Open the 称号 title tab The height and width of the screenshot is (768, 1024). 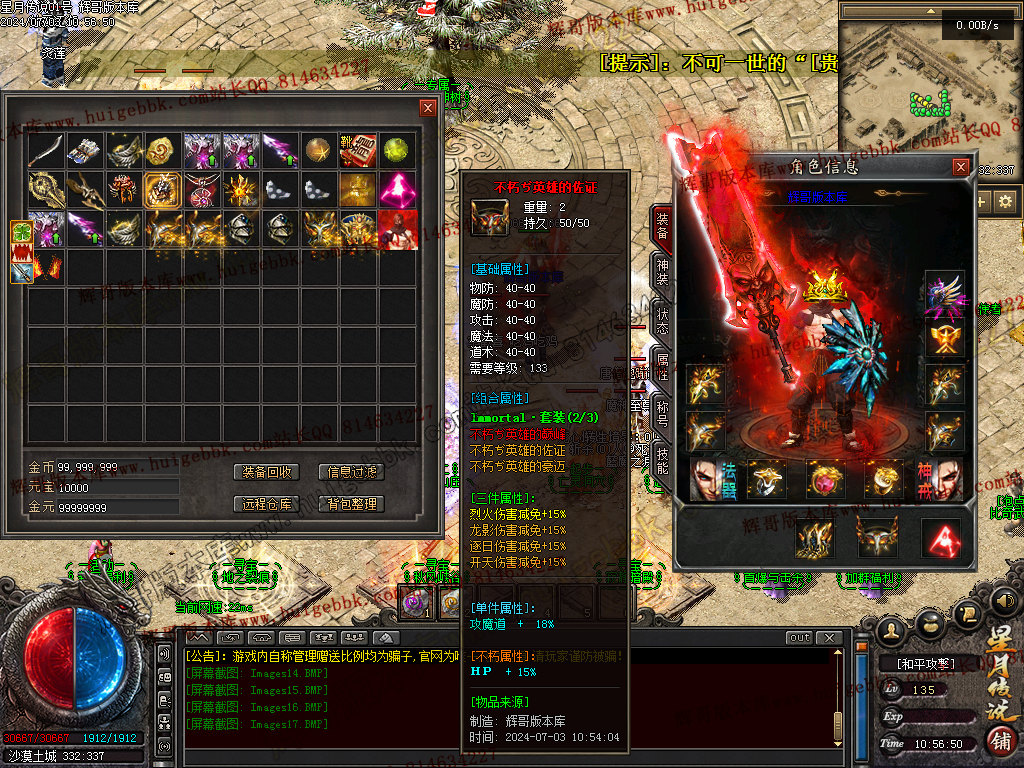[x=662, y=415]
